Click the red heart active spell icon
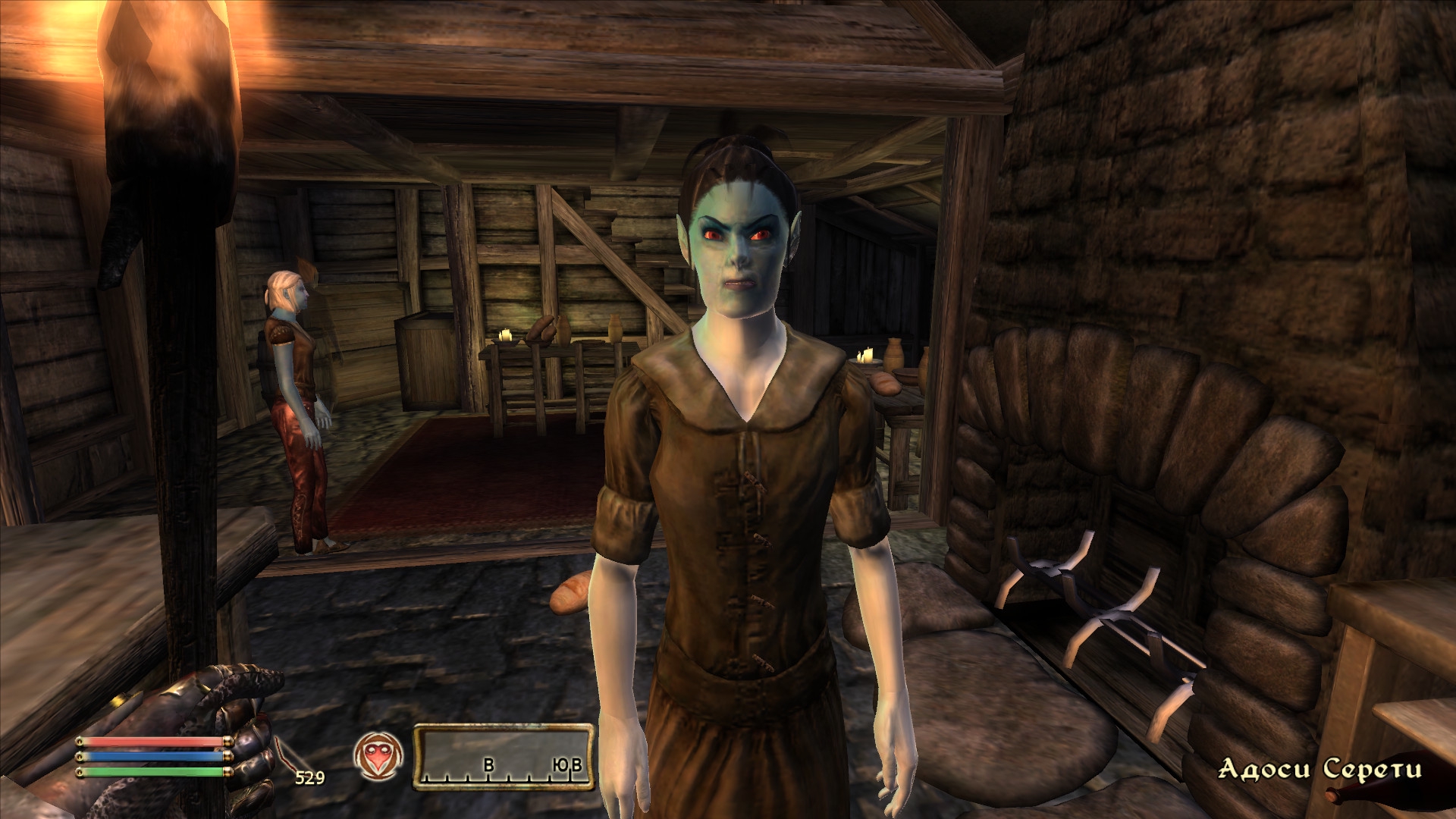1456x819 pixels. (x=377, y=757)
